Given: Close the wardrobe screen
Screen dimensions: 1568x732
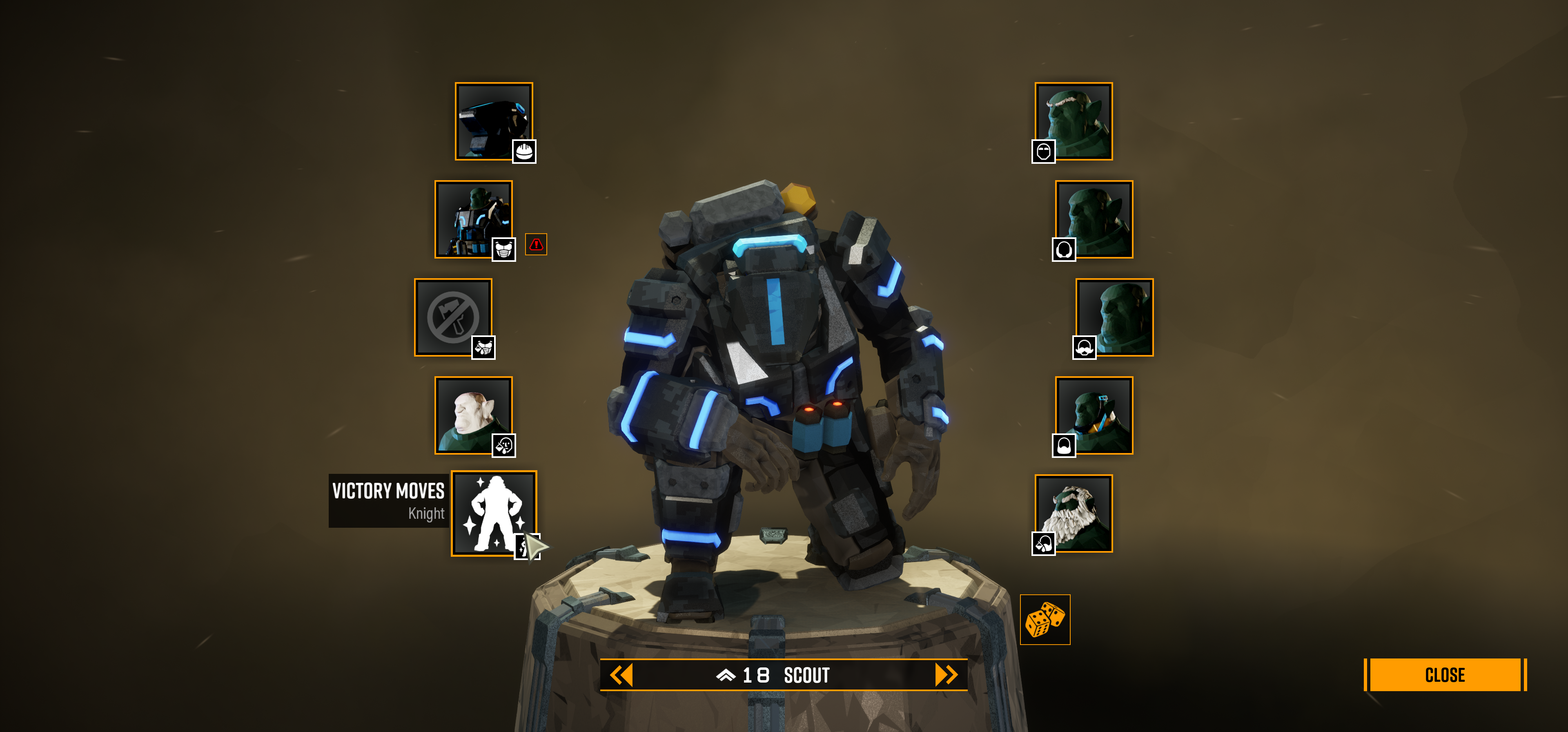Looking at the screenshot, I should 1444,675.
